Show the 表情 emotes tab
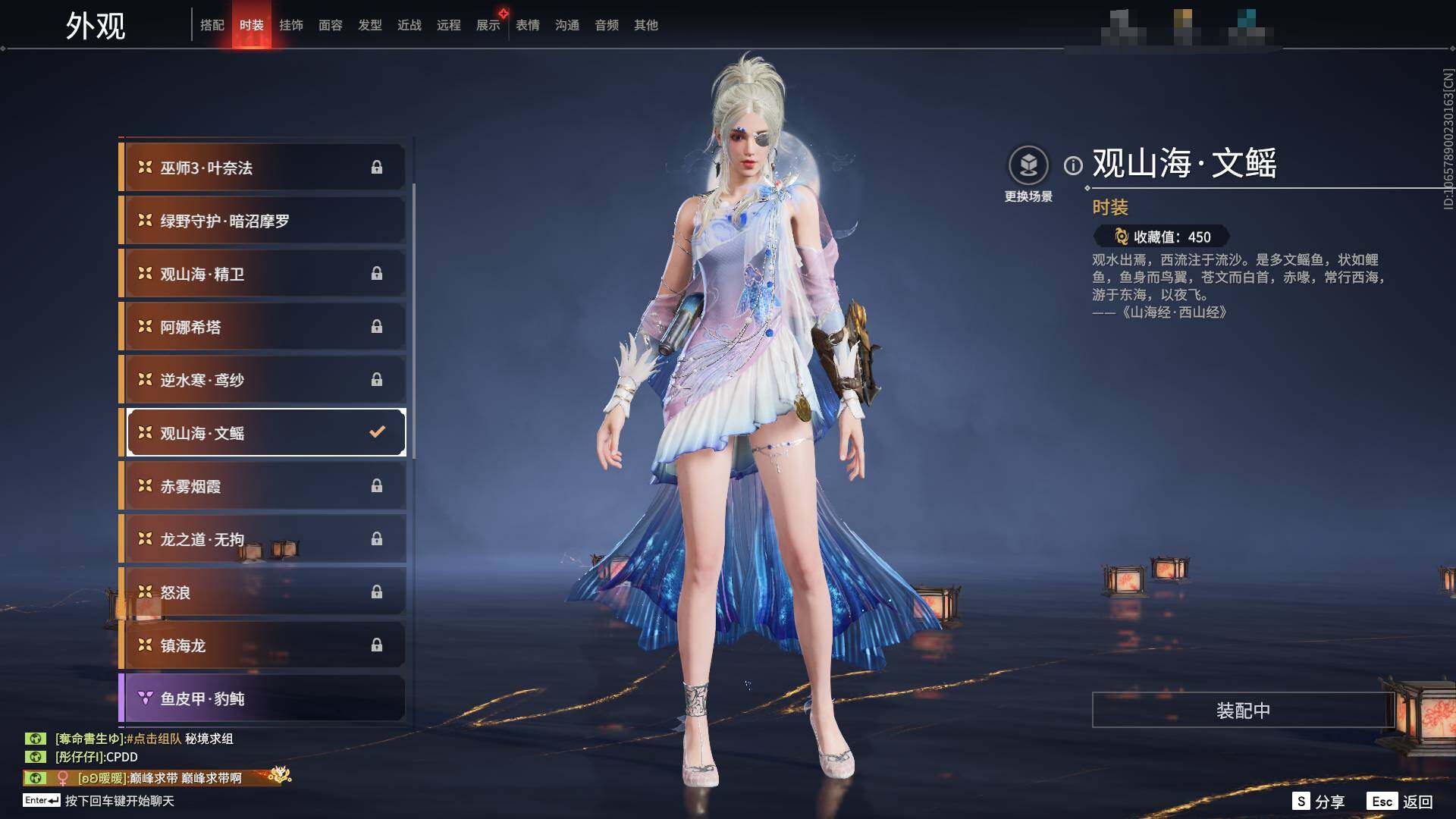1456x819 pixels. pos(528,25)
